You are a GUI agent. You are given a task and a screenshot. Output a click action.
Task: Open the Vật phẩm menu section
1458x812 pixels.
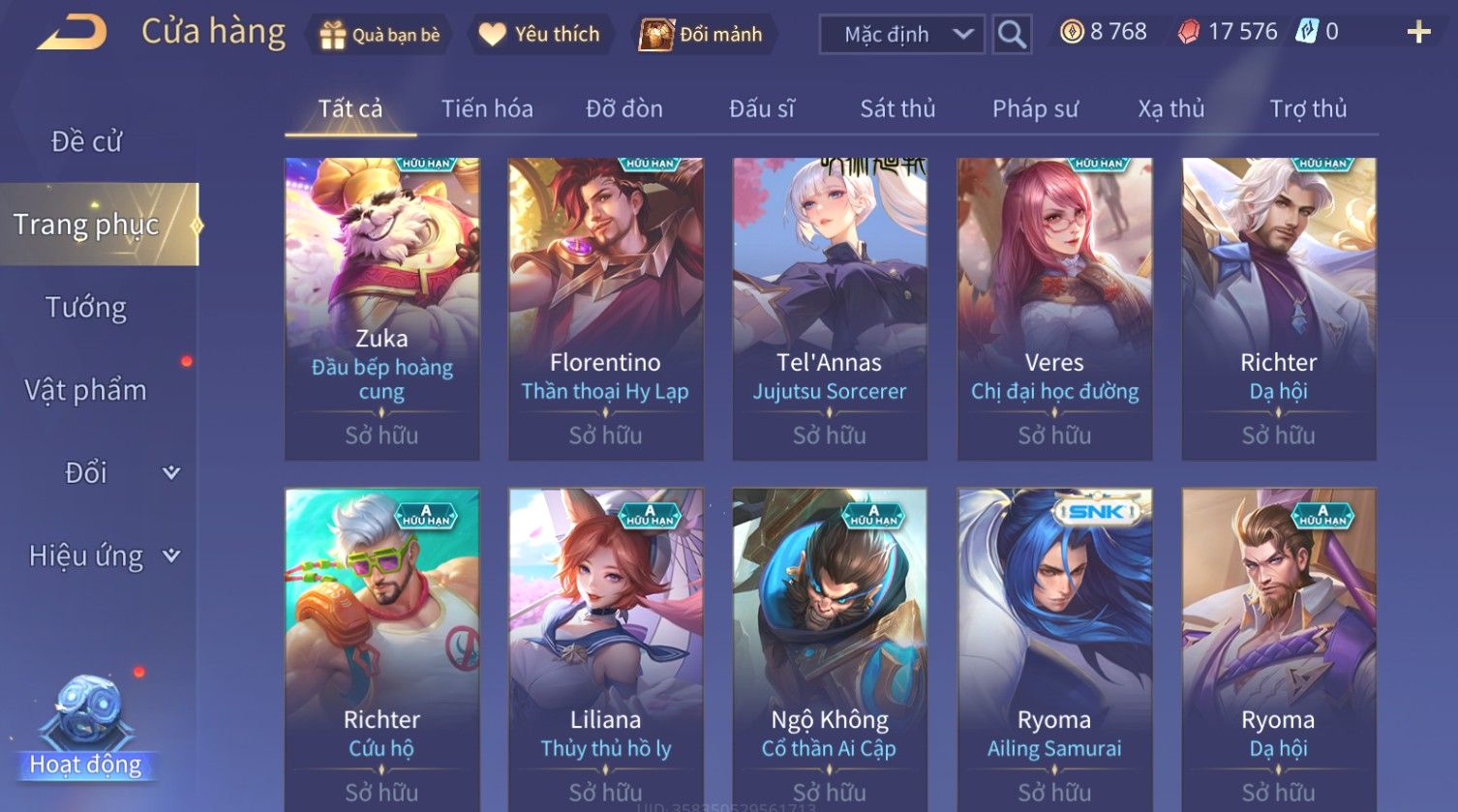pyautogui.click(x=87, y=390)
